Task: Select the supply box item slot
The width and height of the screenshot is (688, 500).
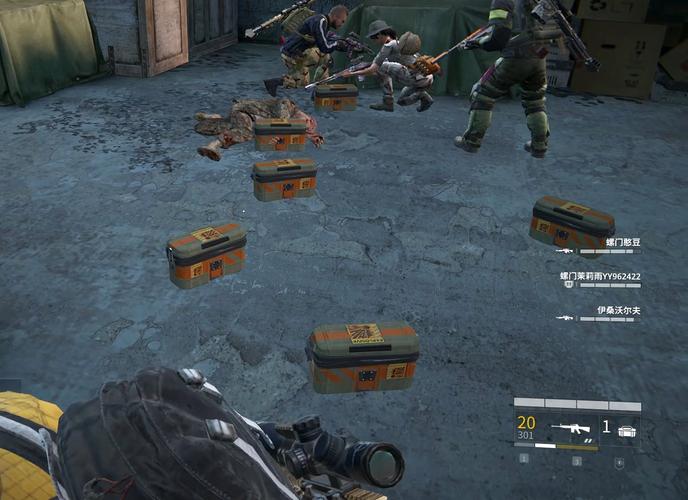Action: coord(626,430)
